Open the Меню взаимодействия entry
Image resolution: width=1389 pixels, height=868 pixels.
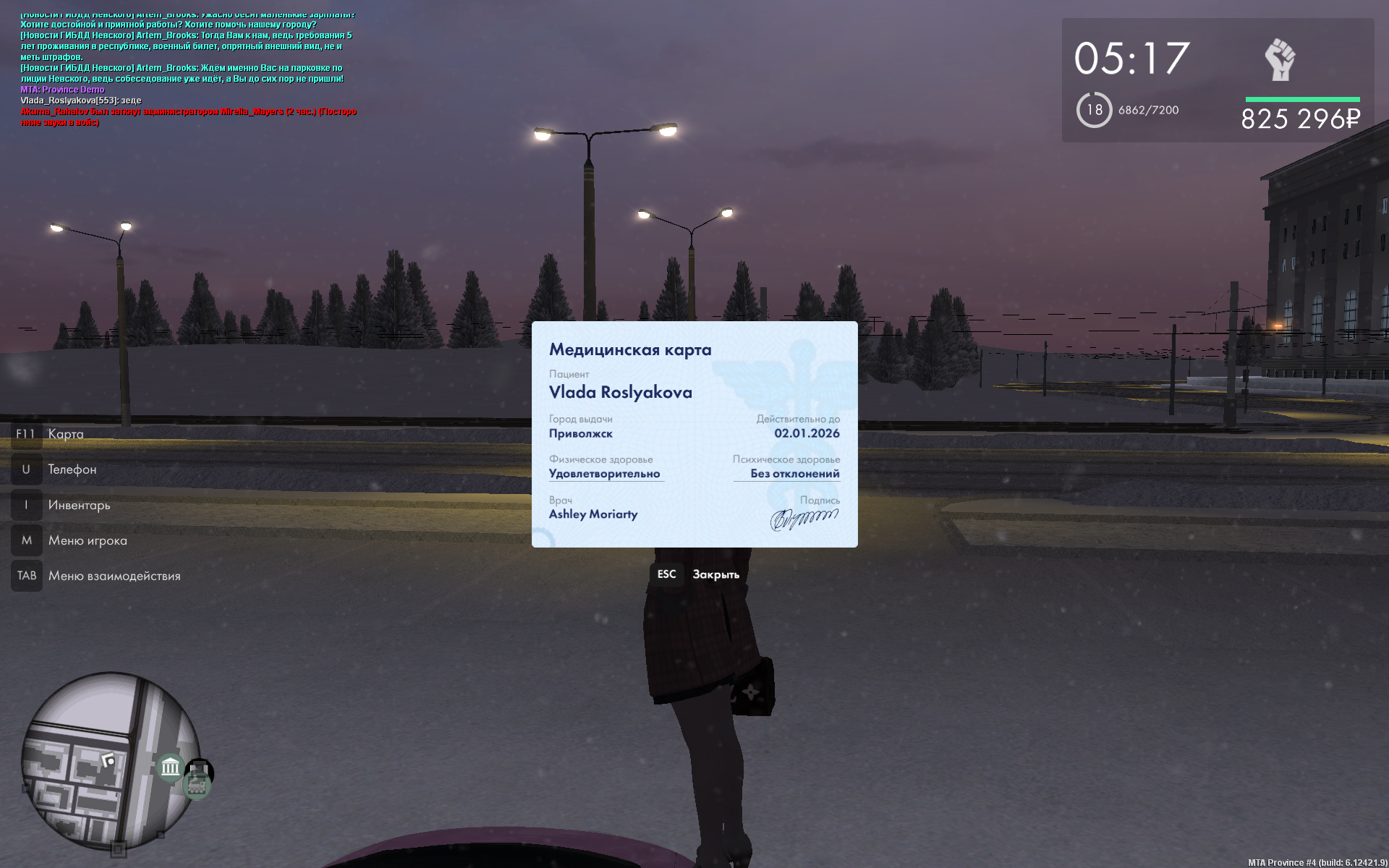(x=114, y=576)
